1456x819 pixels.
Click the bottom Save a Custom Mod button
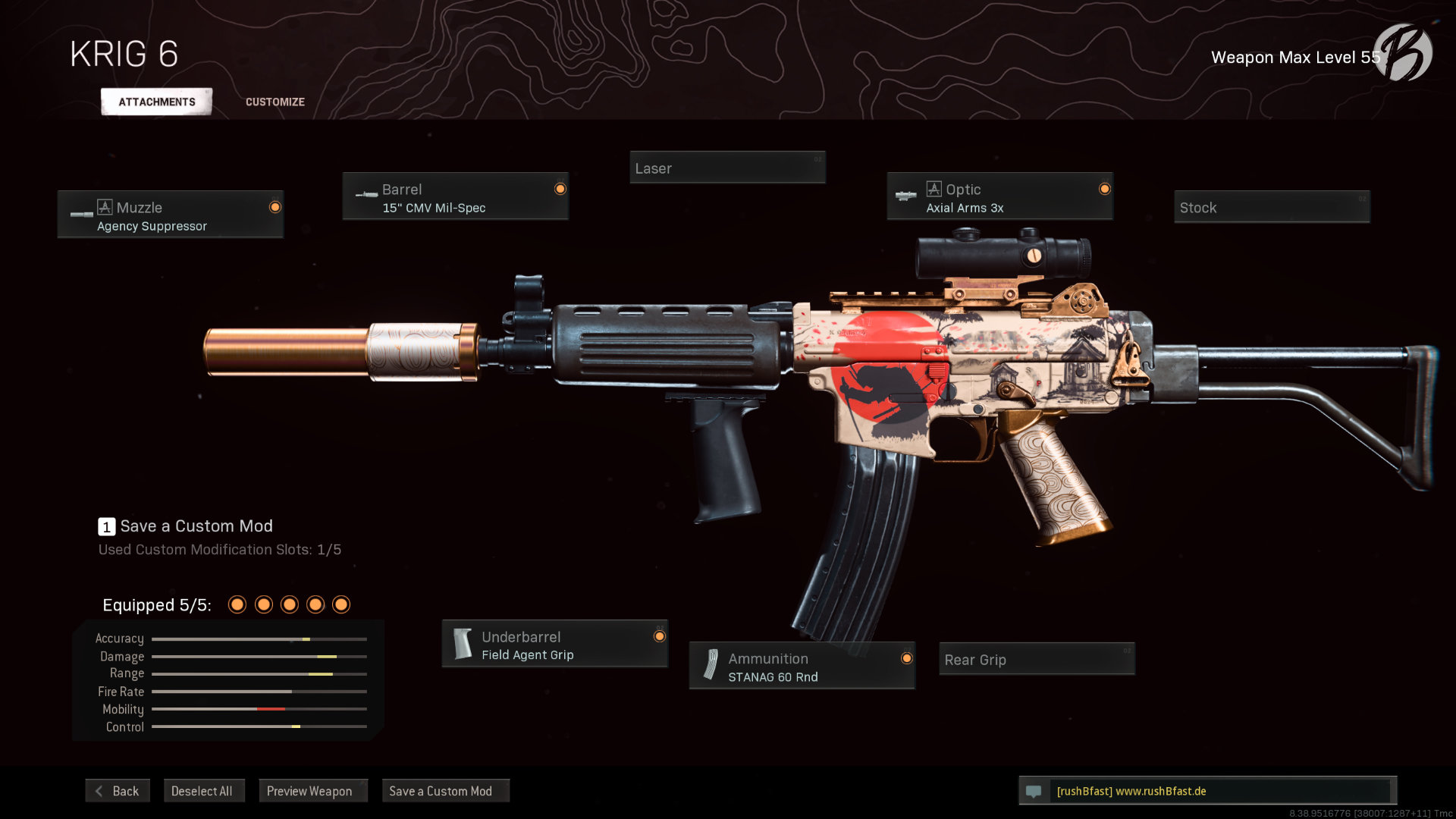[441, 791]
